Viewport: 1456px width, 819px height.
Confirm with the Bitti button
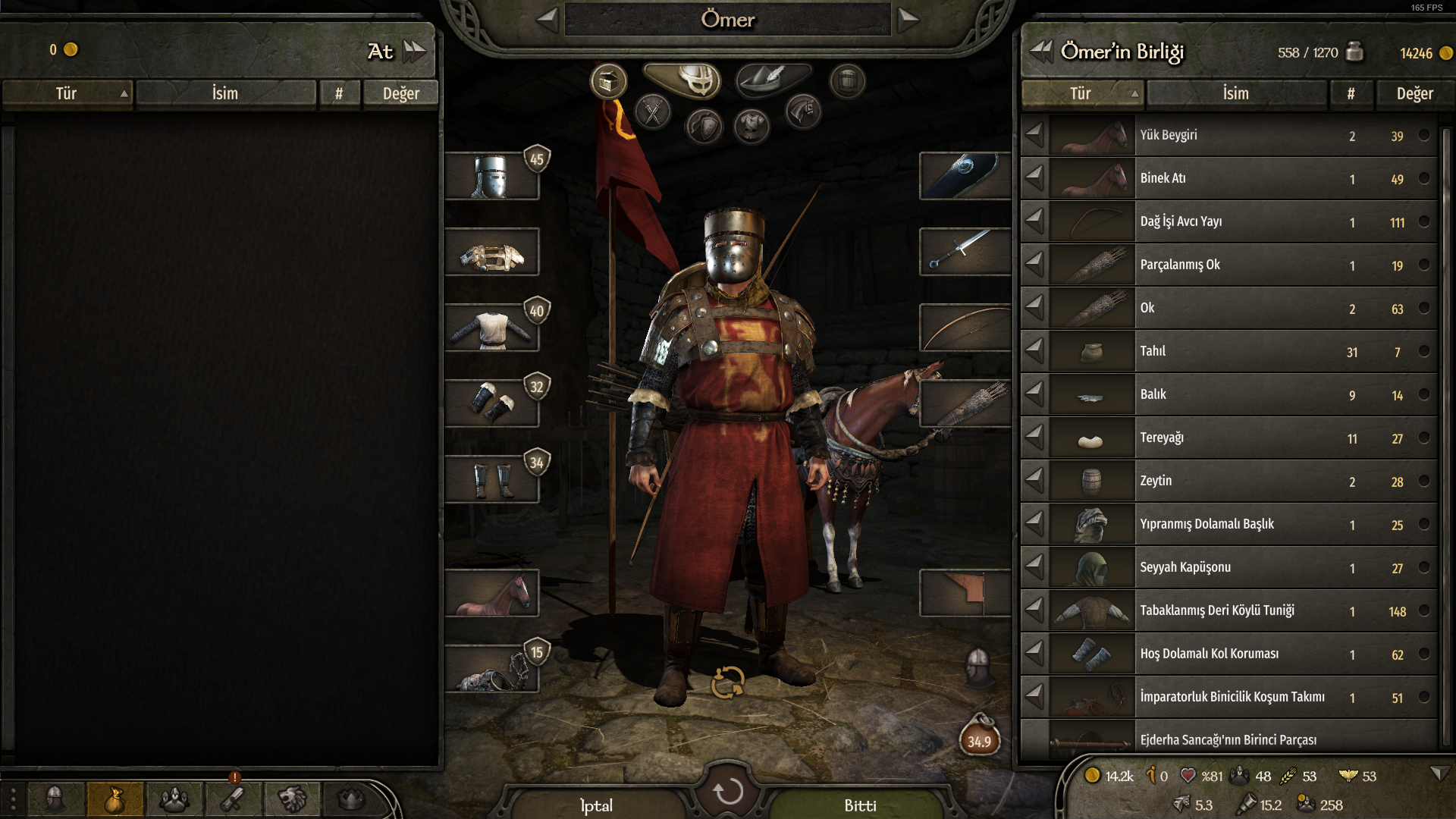(x=860, y=805)
